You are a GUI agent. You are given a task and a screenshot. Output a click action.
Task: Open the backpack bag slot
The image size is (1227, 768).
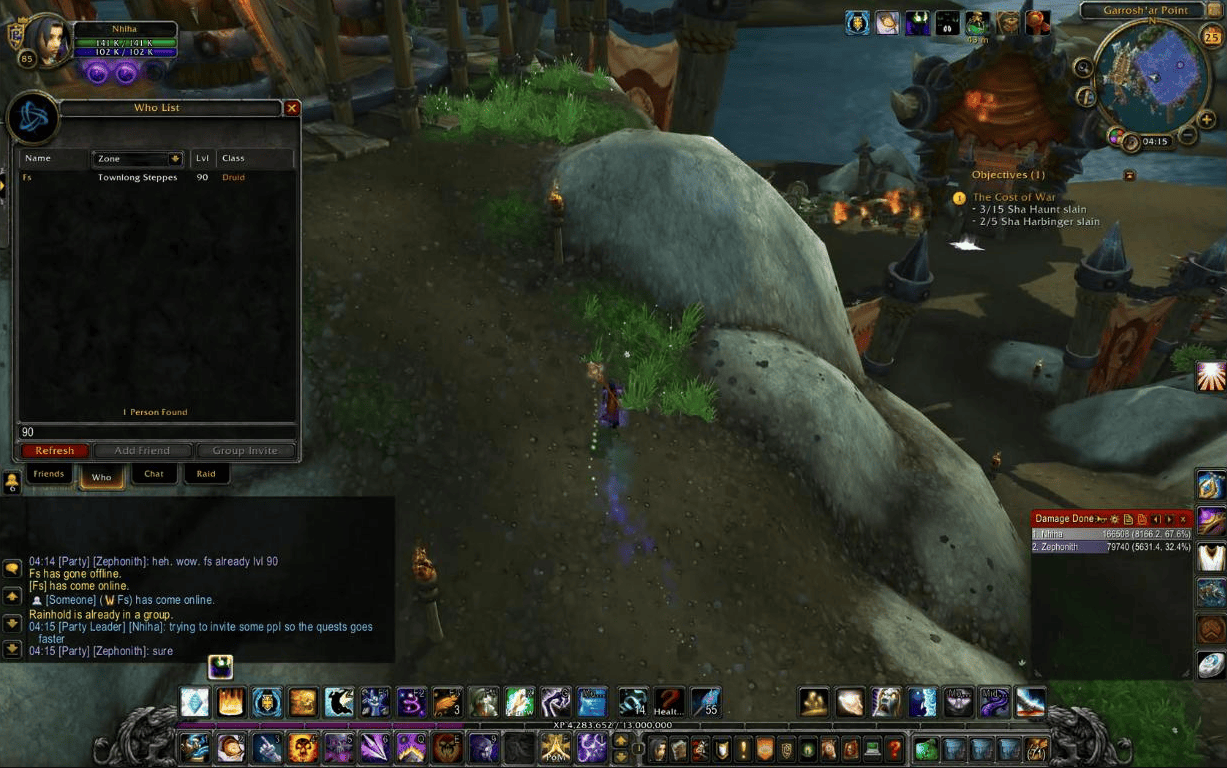1036,748
